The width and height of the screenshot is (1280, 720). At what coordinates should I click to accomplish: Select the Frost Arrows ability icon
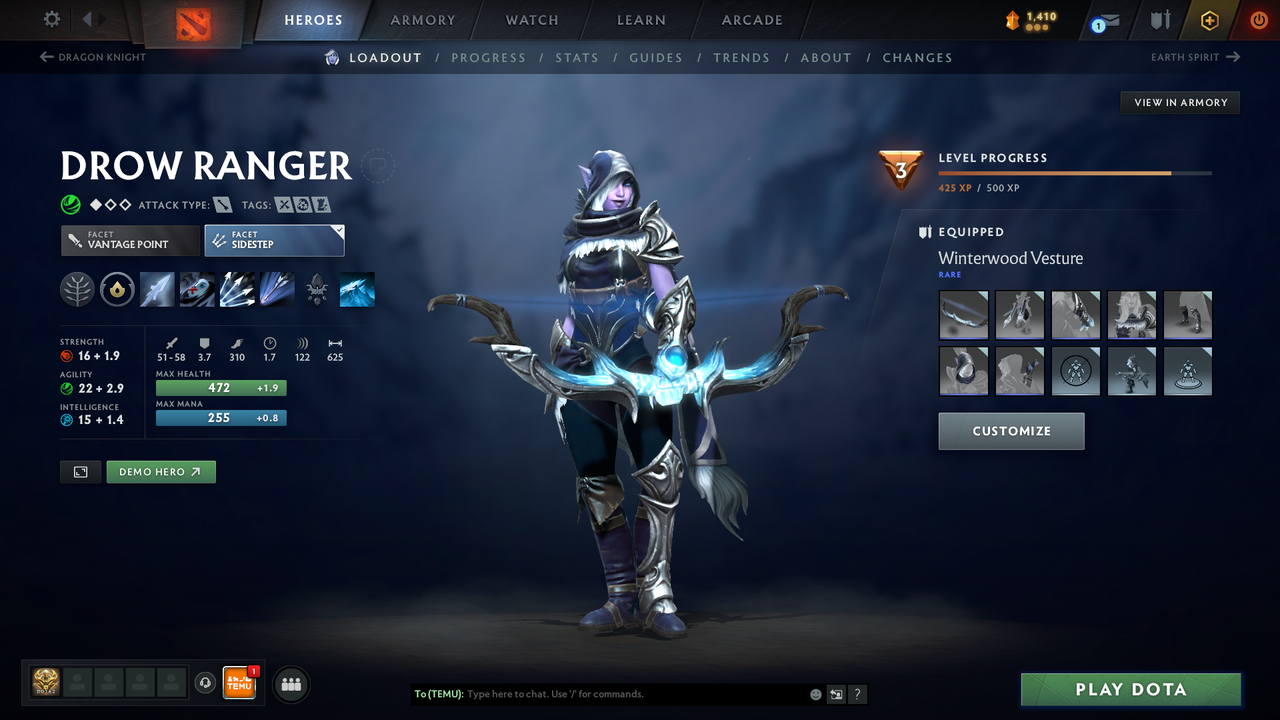(157, 289)
